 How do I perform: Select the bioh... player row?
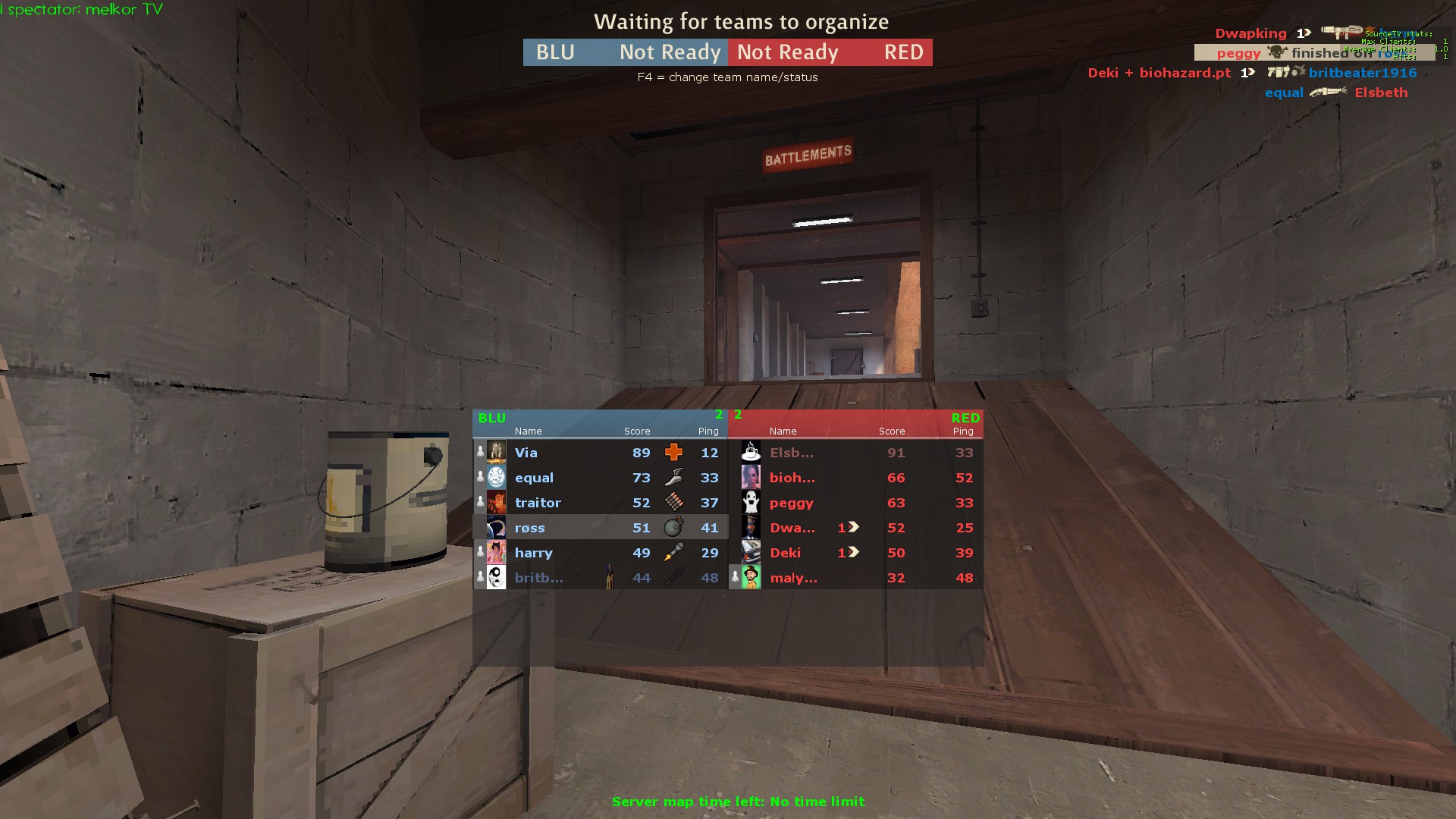click(855, 478)
